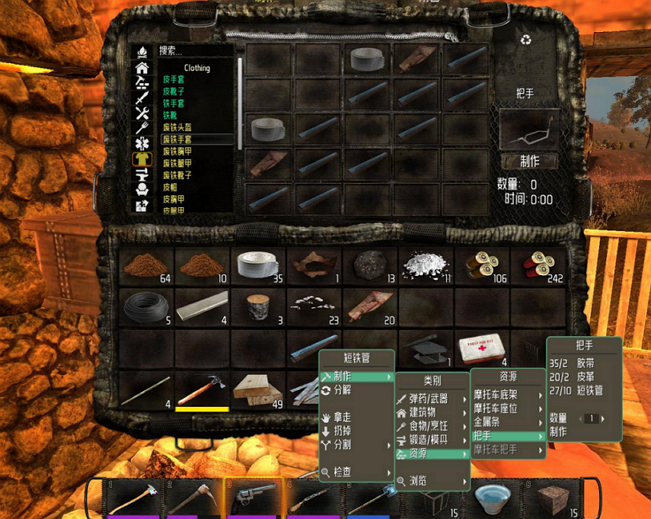Choose the 弹药/武器 category
This screenshot has height=519, width=651.
[x=431, y=399]
